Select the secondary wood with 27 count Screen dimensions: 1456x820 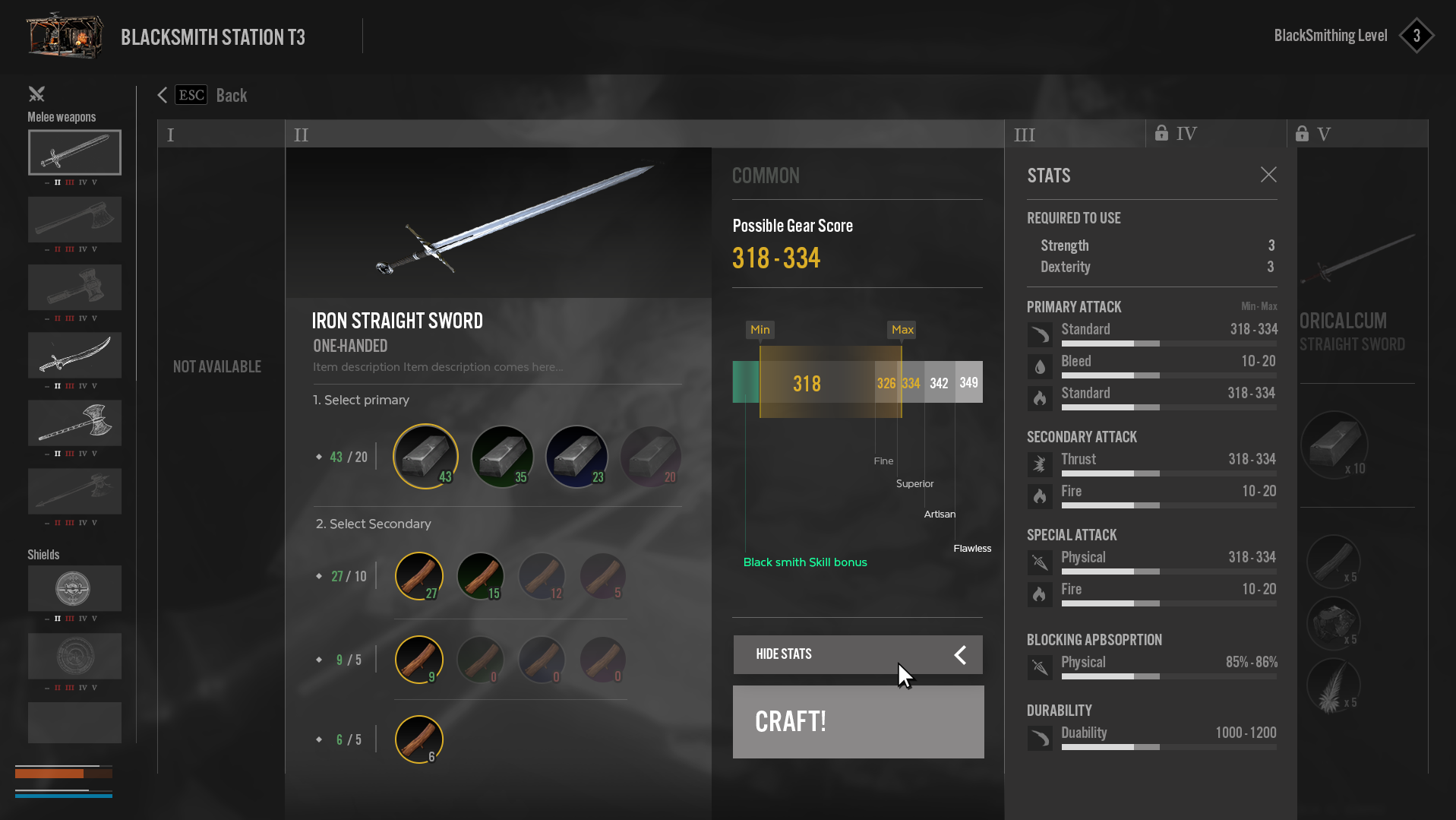point(418,576)
